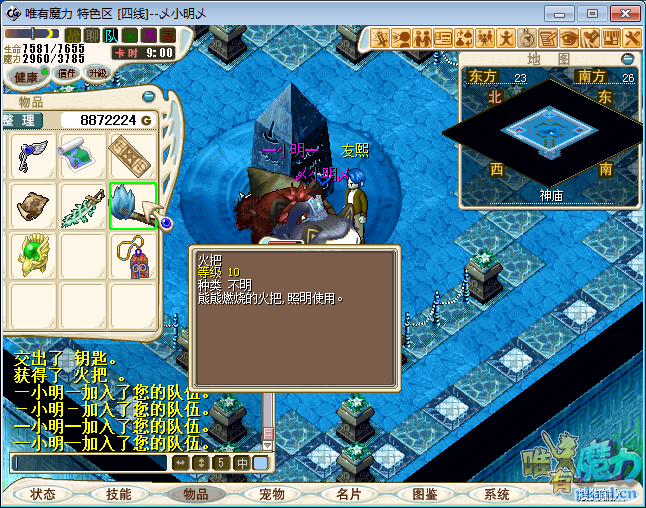Open the 图鉴 encyclopedia tab
646x508 pixels.
click(425, 494)
